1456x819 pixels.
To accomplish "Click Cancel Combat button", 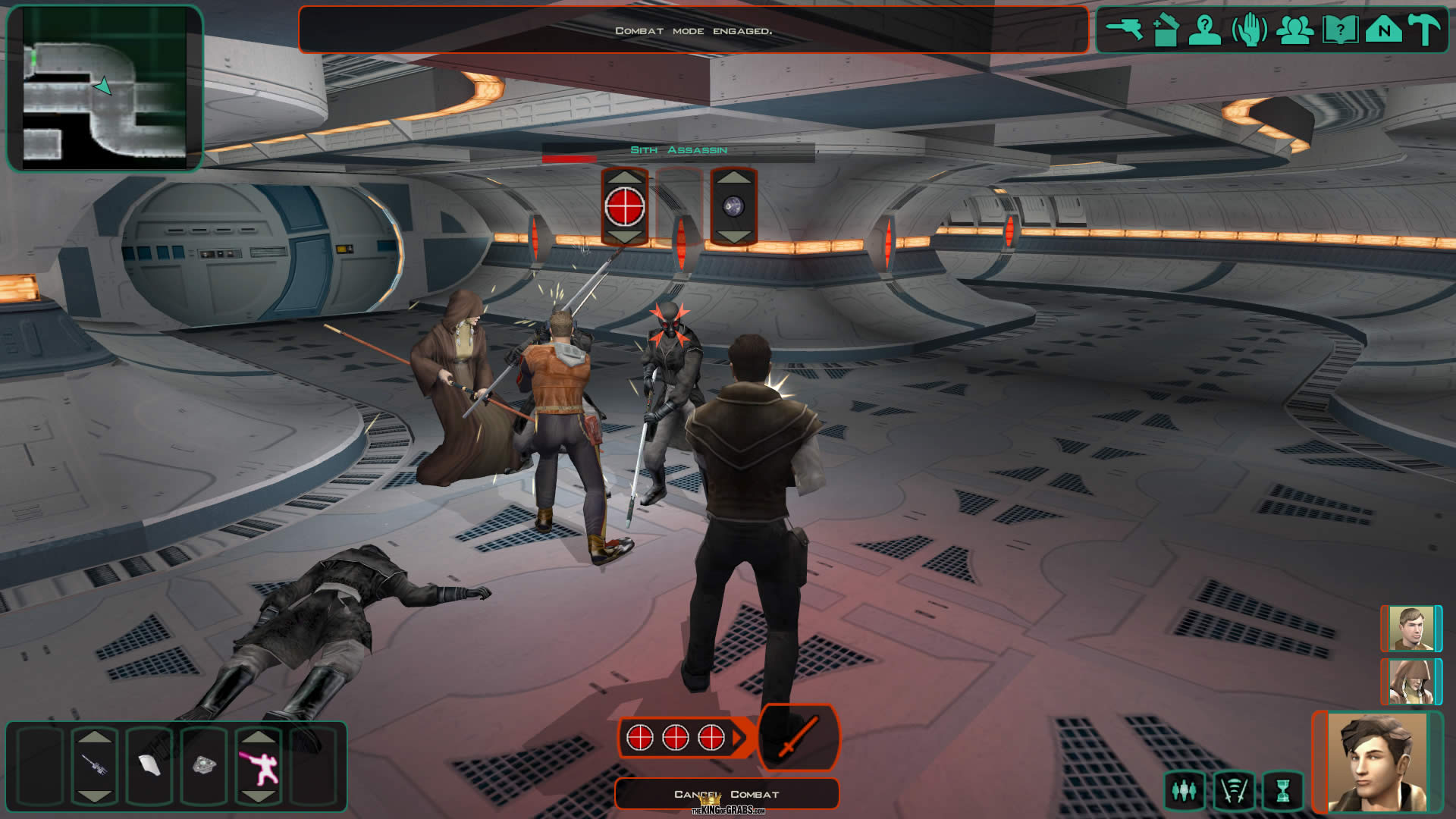I will pos(726,794).
